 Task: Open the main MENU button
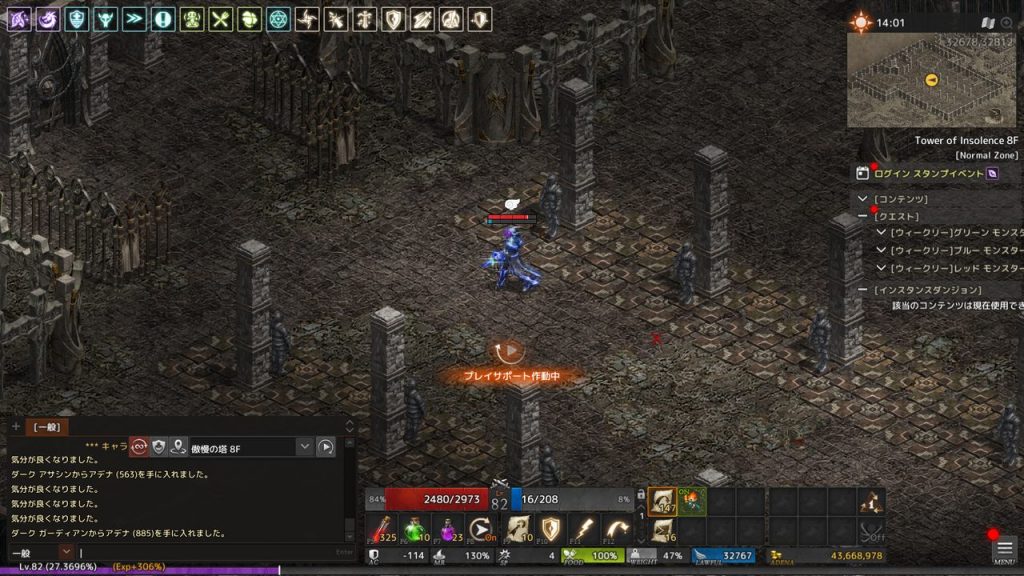click(1004, 549)
